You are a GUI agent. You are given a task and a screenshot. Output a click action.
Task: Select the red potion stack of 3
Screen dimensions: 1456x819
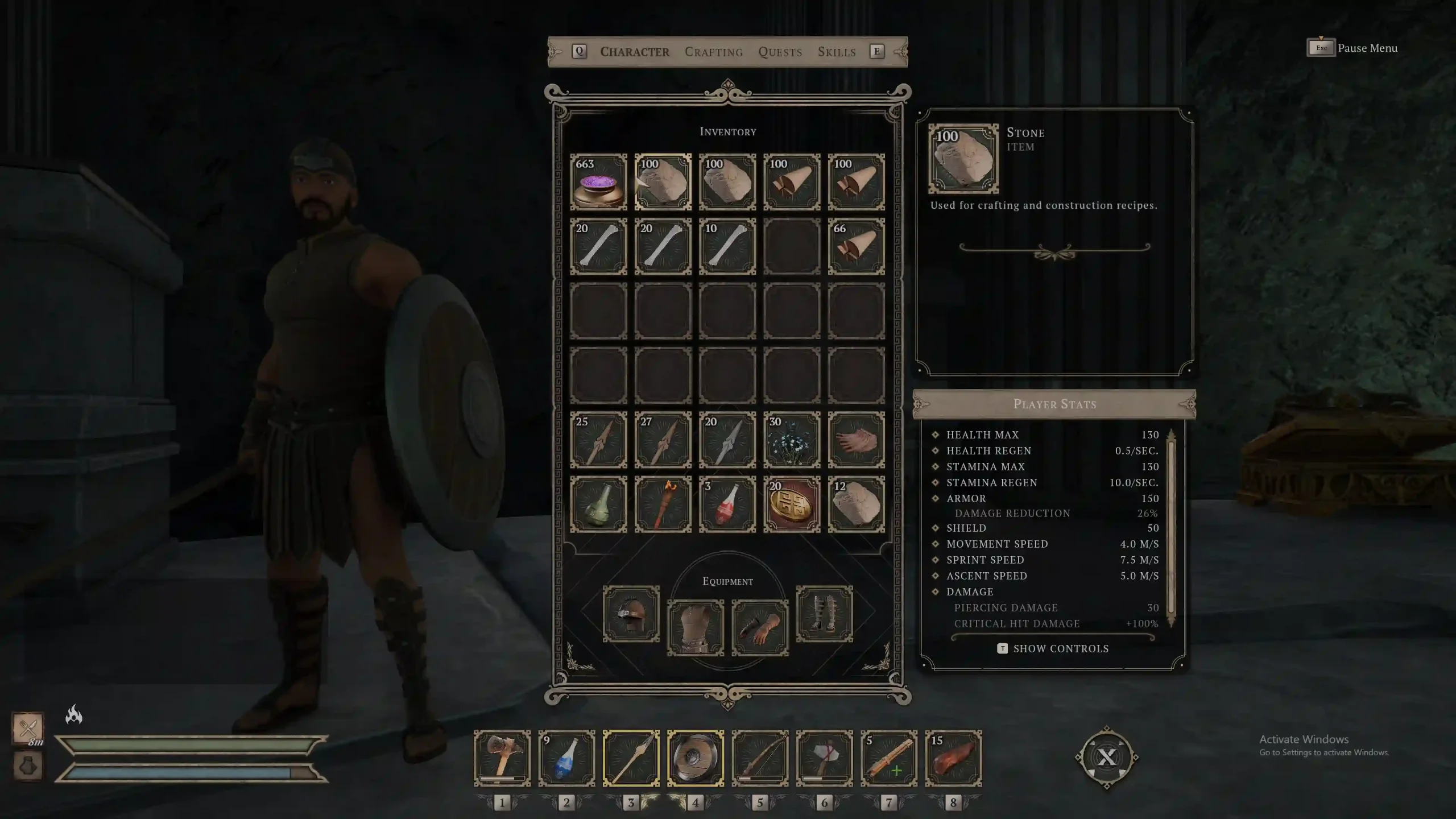coord(727,504)
